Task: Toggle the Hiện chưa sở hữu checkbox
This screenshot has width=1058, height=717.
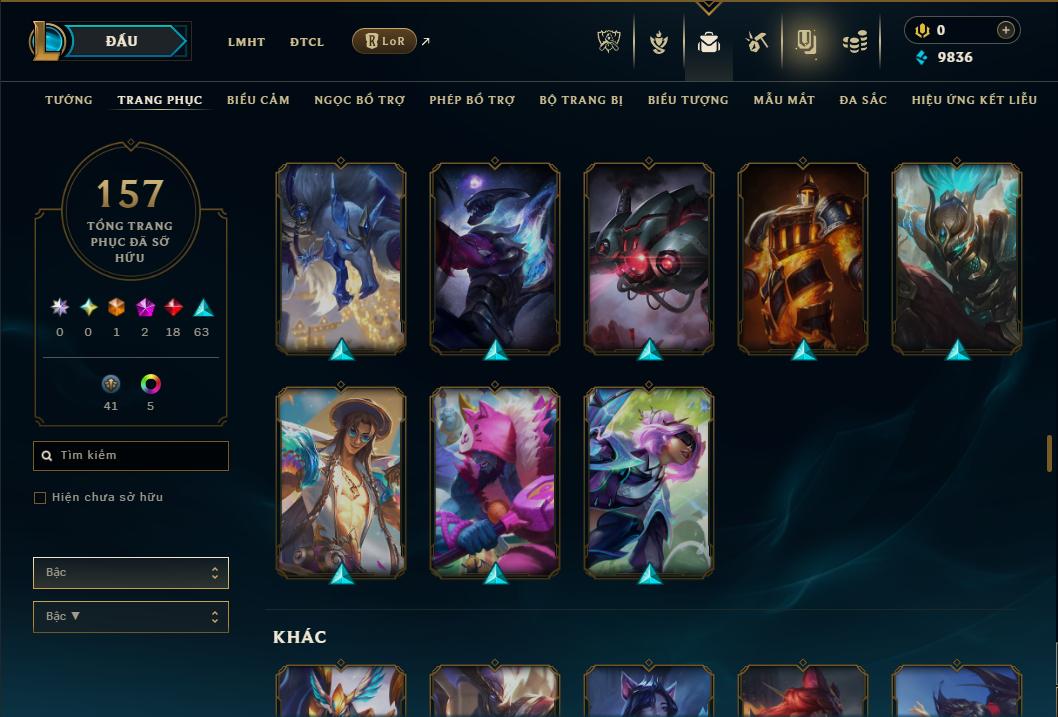Action: coord(40,498)
